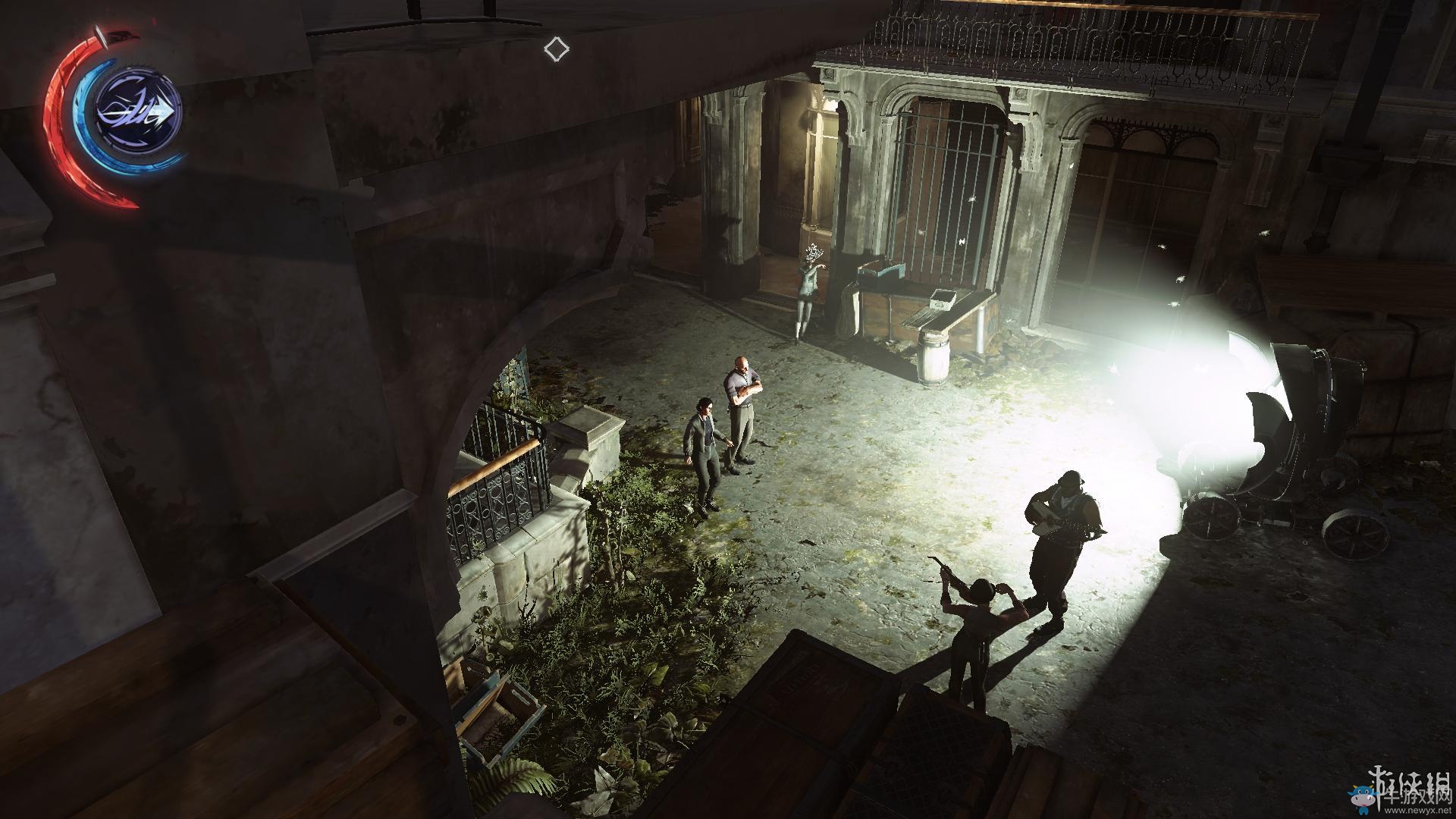Select the equipped arrow power icon
Image resolution: width=1456 pixels, height=819 pixels.
(x=139, y=112)
